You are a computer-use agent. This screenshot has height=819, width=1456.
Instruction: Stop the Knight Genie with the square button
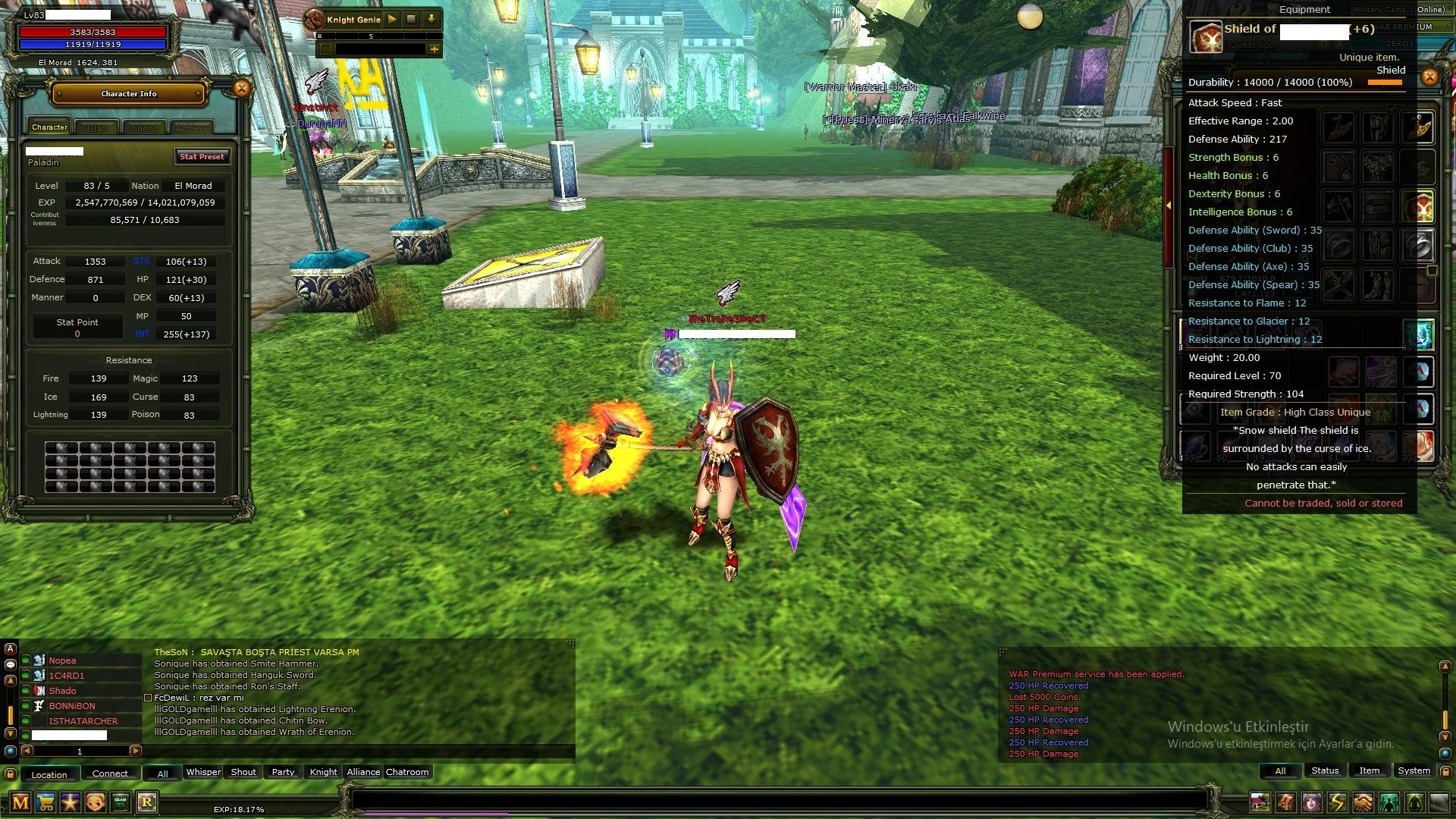[411, 20]
